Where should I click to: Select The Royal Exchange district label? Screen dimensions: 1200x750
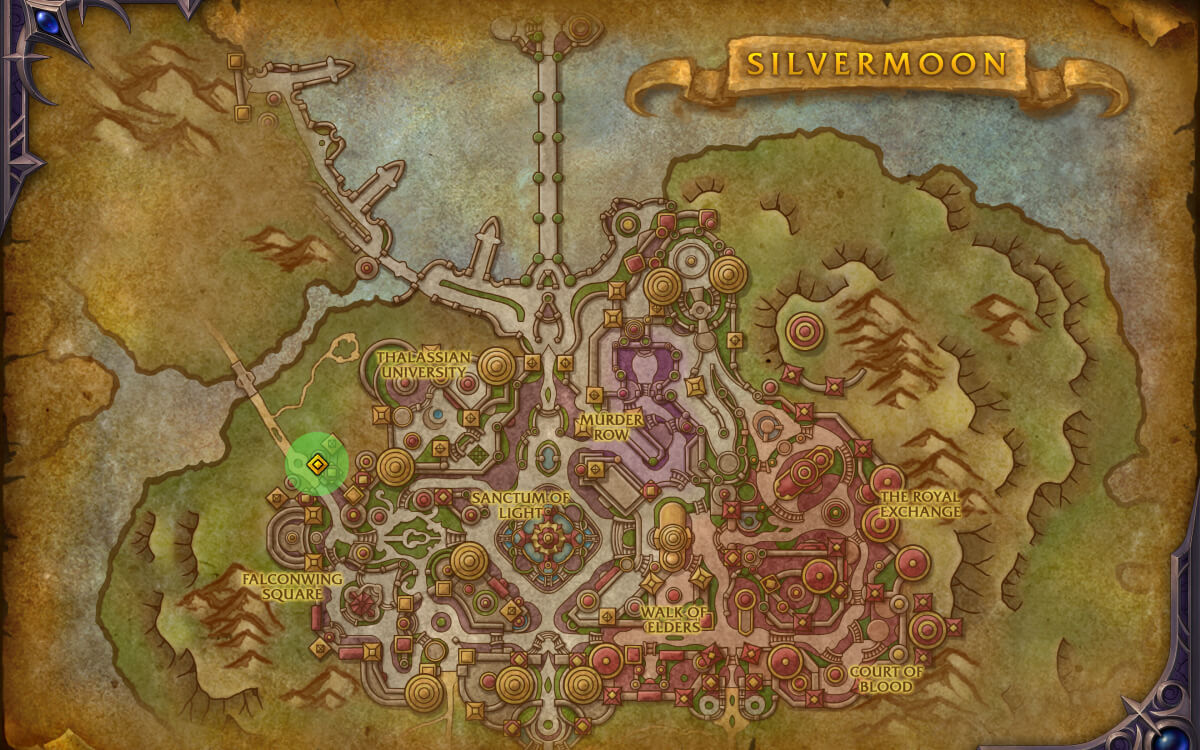click(919, 504)
